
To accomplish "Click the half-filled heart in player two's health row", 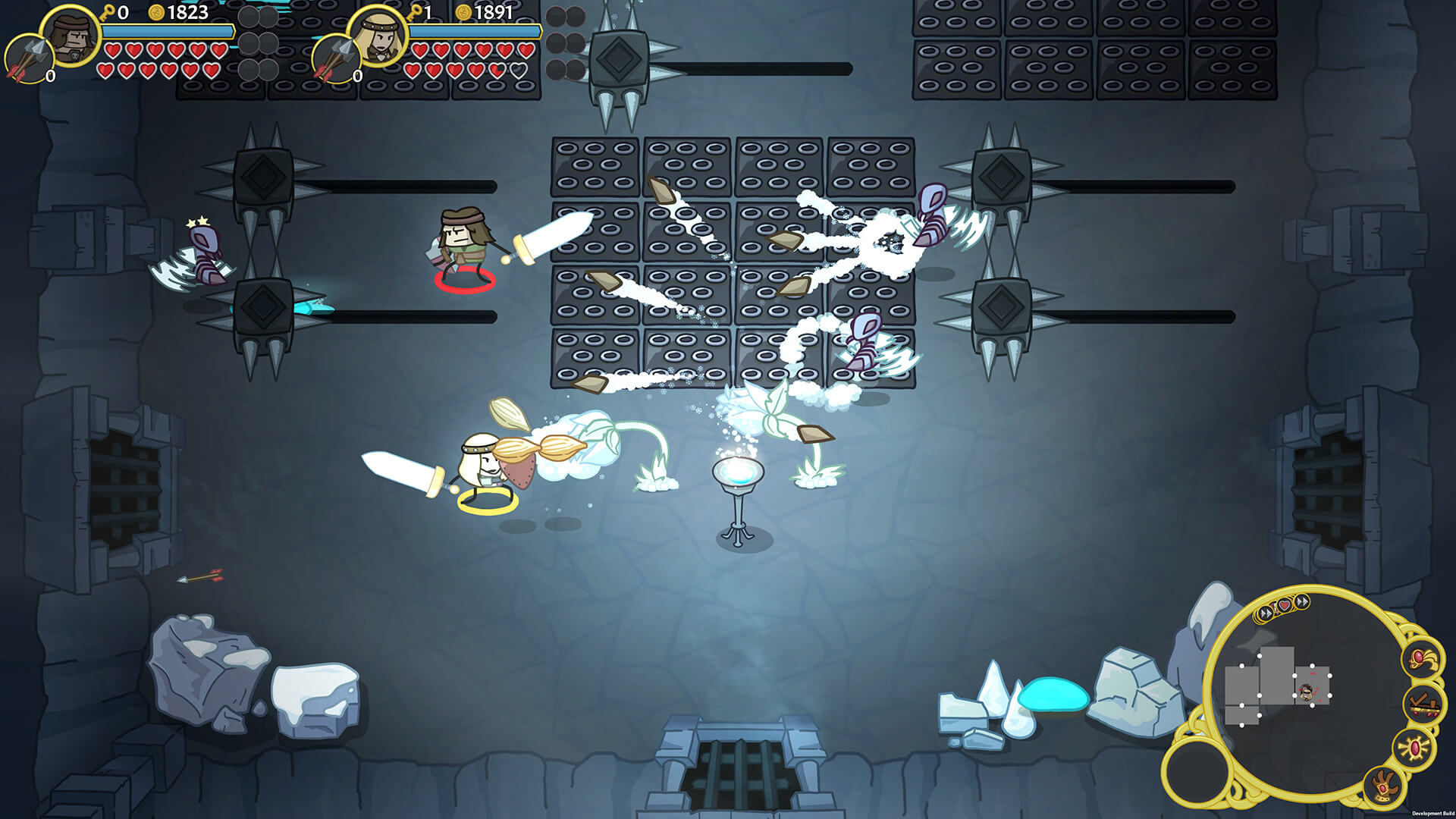I will pos(500,71).
